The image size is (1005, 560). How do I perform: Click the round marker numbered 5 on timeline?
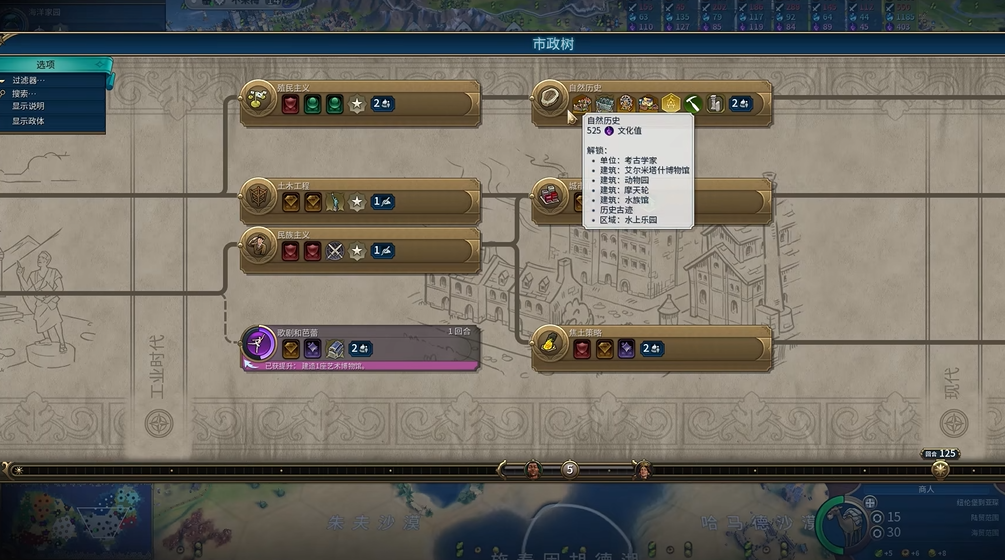point(570,468)
